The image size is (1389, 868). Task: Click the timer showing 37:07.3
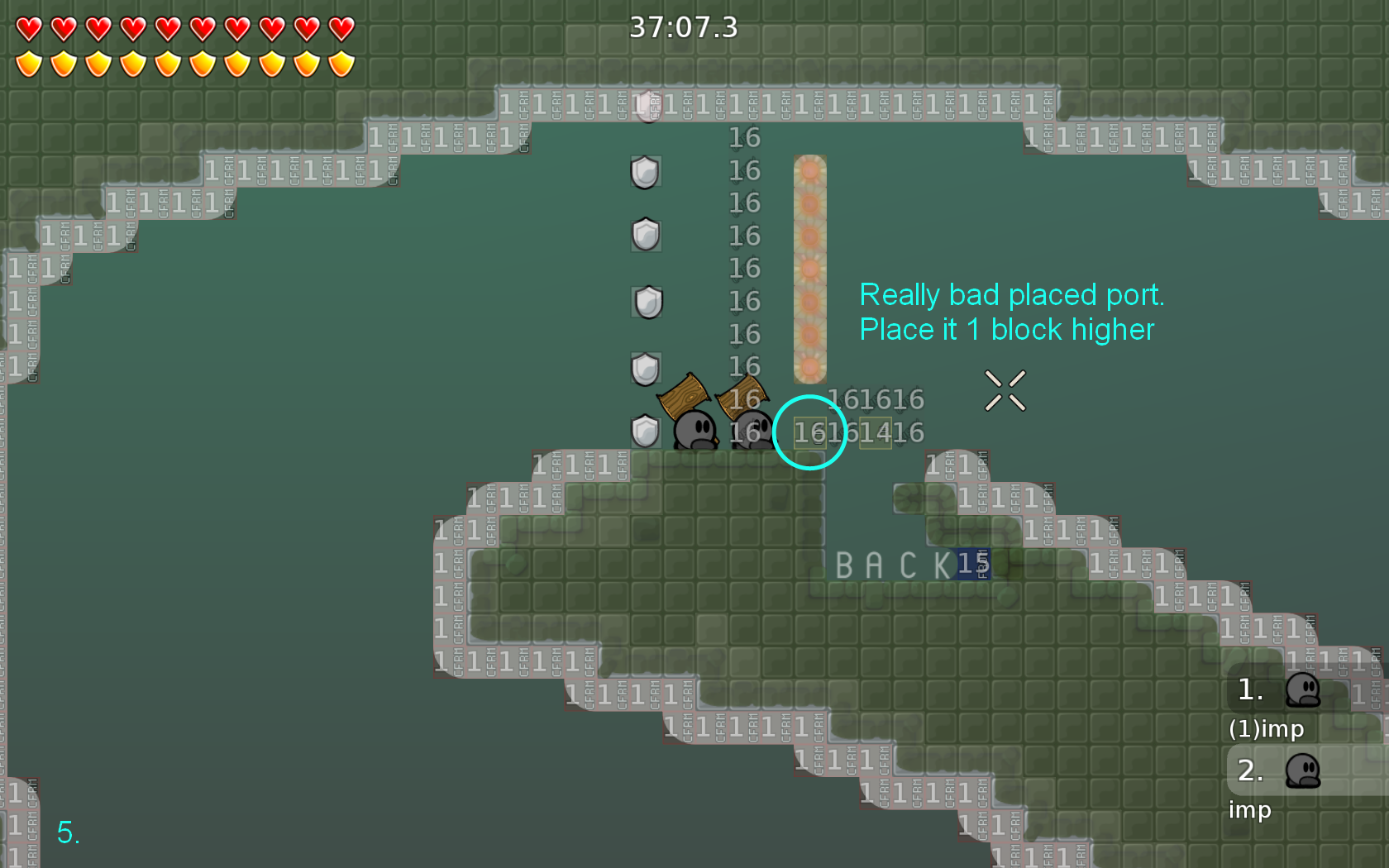[x=683, y=27]
